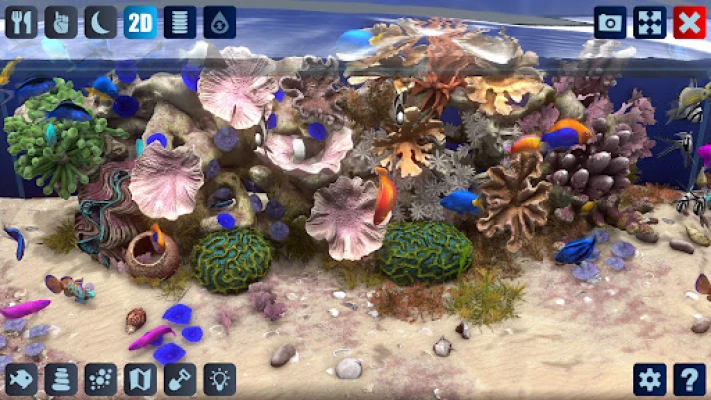
Task: Select the water drop button
Action: pos(220,22)
